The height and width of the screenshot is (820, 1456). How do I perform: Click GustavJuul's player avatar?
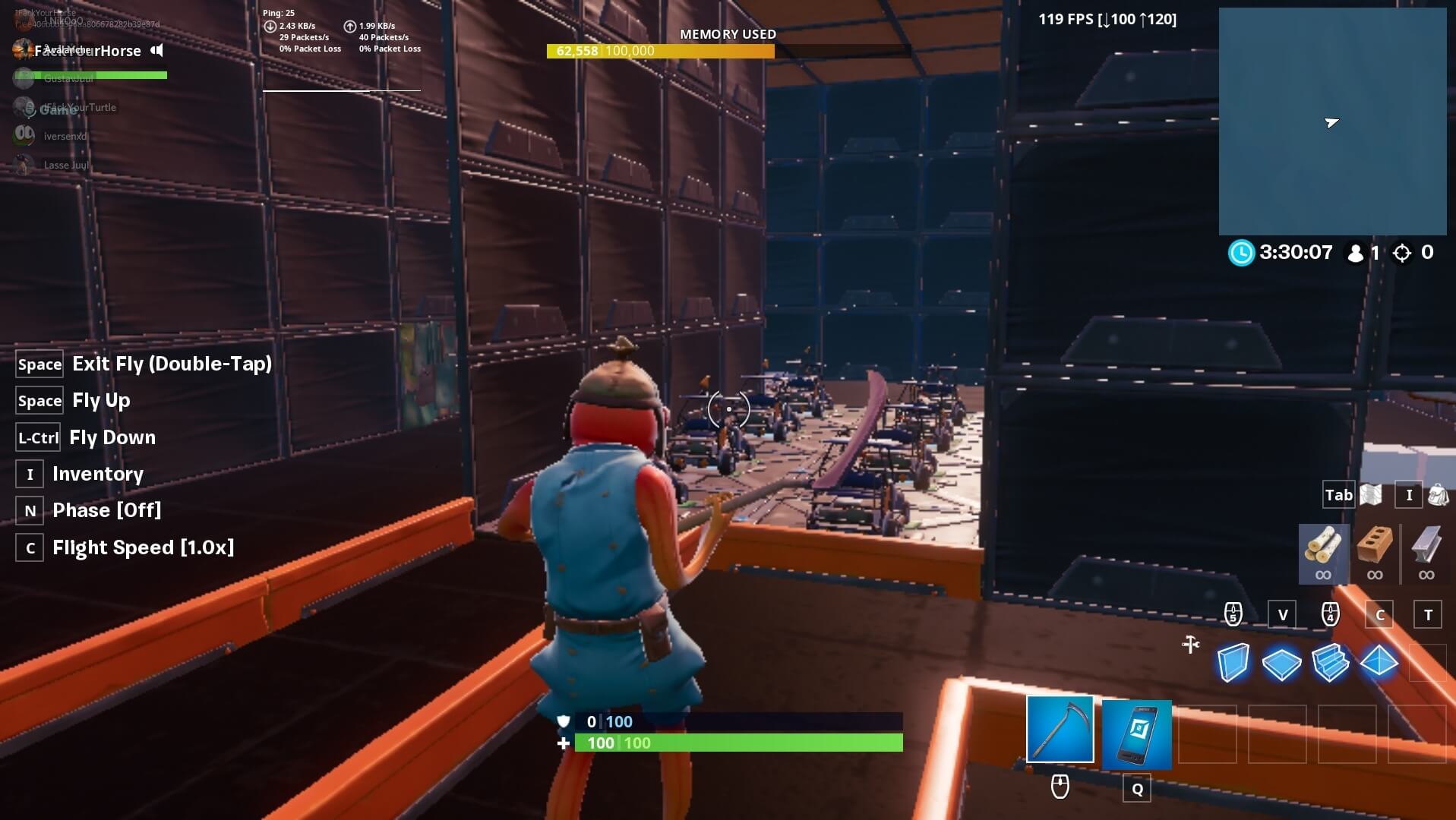coord(24,78)
